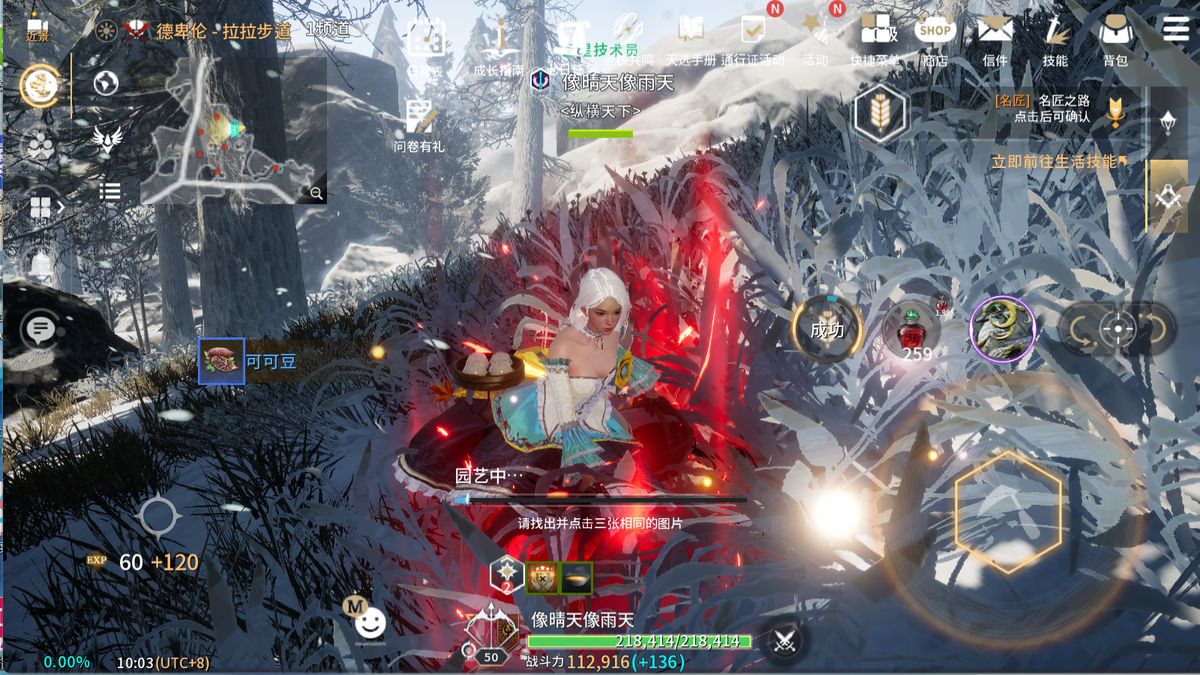Open the 通行证活动 pass event
1200x675 pixels.
[x=753, y=38]
